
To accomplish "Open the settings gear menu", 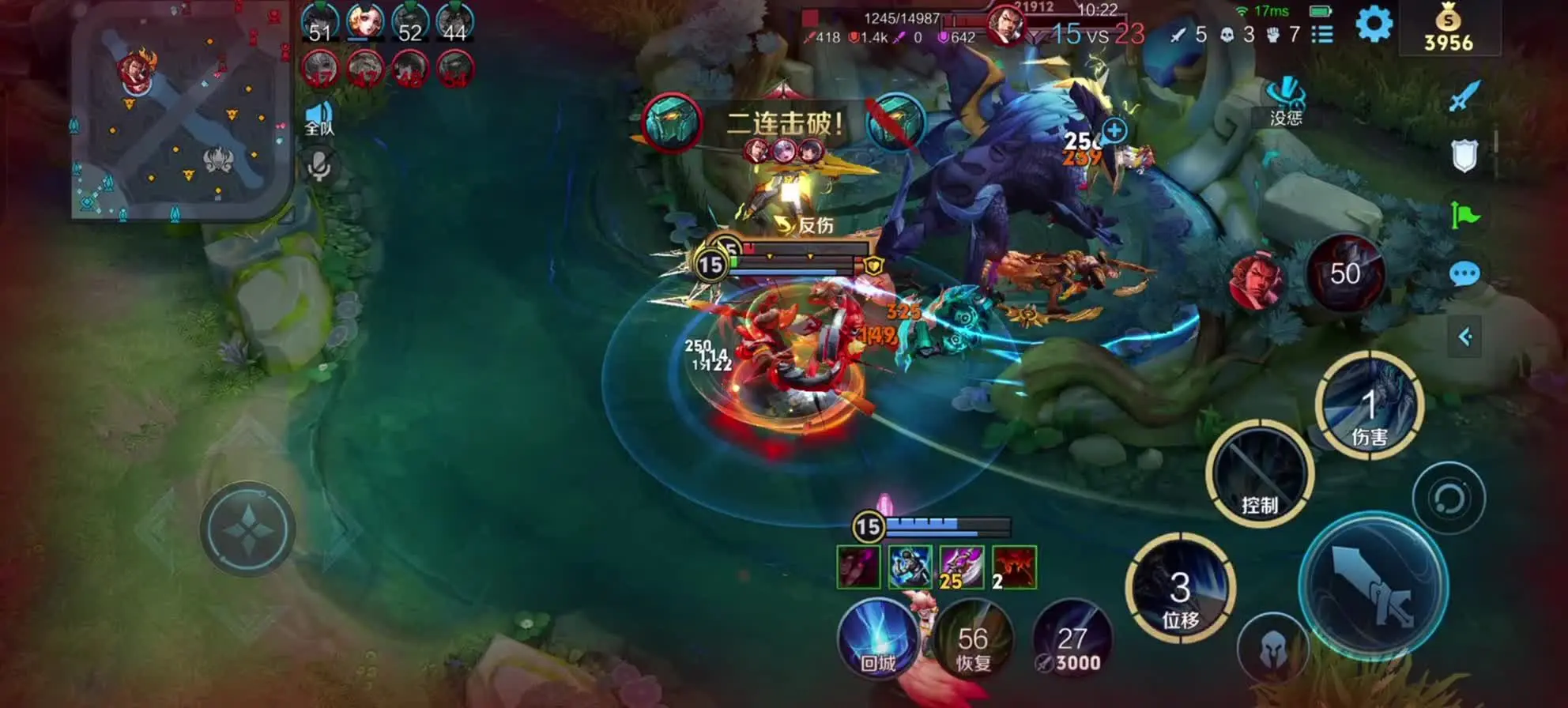I will (1374, 24).
